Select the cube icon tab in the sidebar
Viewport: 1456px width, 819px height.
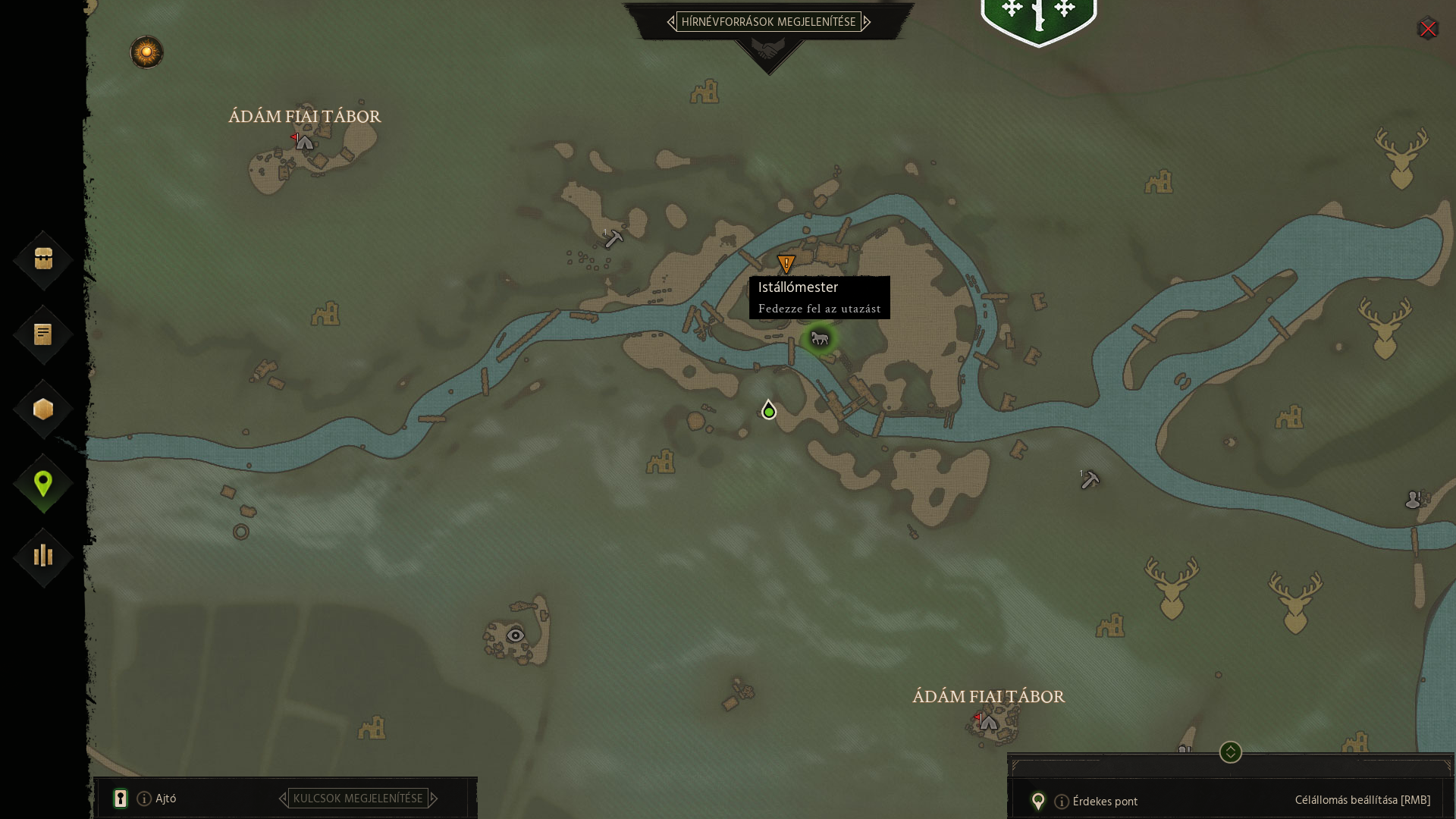[x=43, y=409]
